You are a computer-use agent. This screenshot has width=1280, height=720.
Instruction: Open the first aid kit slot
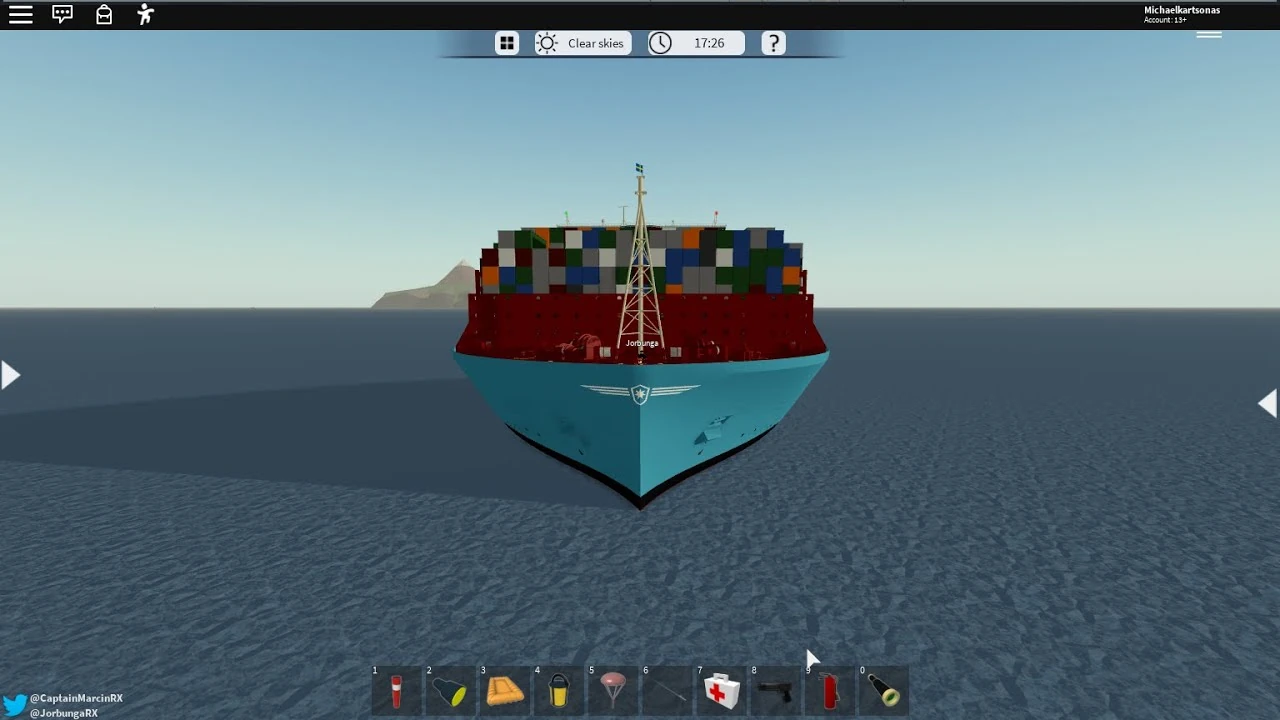tap(721, 691)
